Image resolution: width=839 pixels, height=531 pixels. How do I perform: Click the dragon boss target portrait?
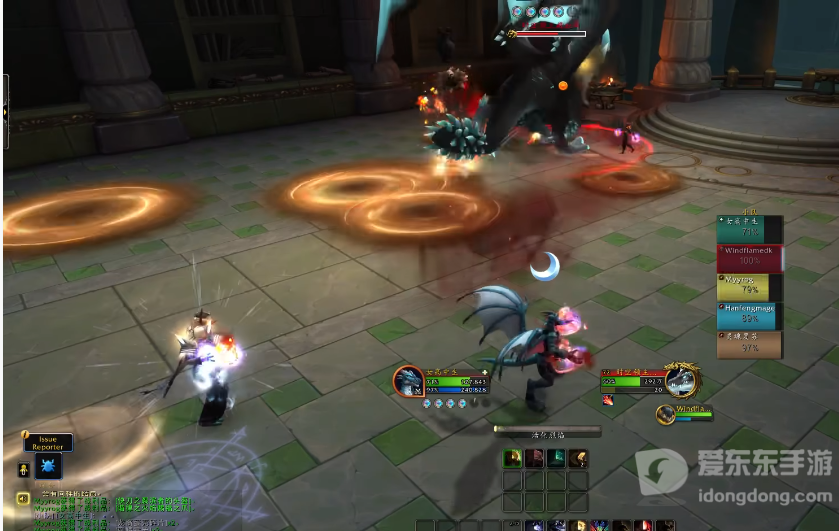(x=683, y=380)
